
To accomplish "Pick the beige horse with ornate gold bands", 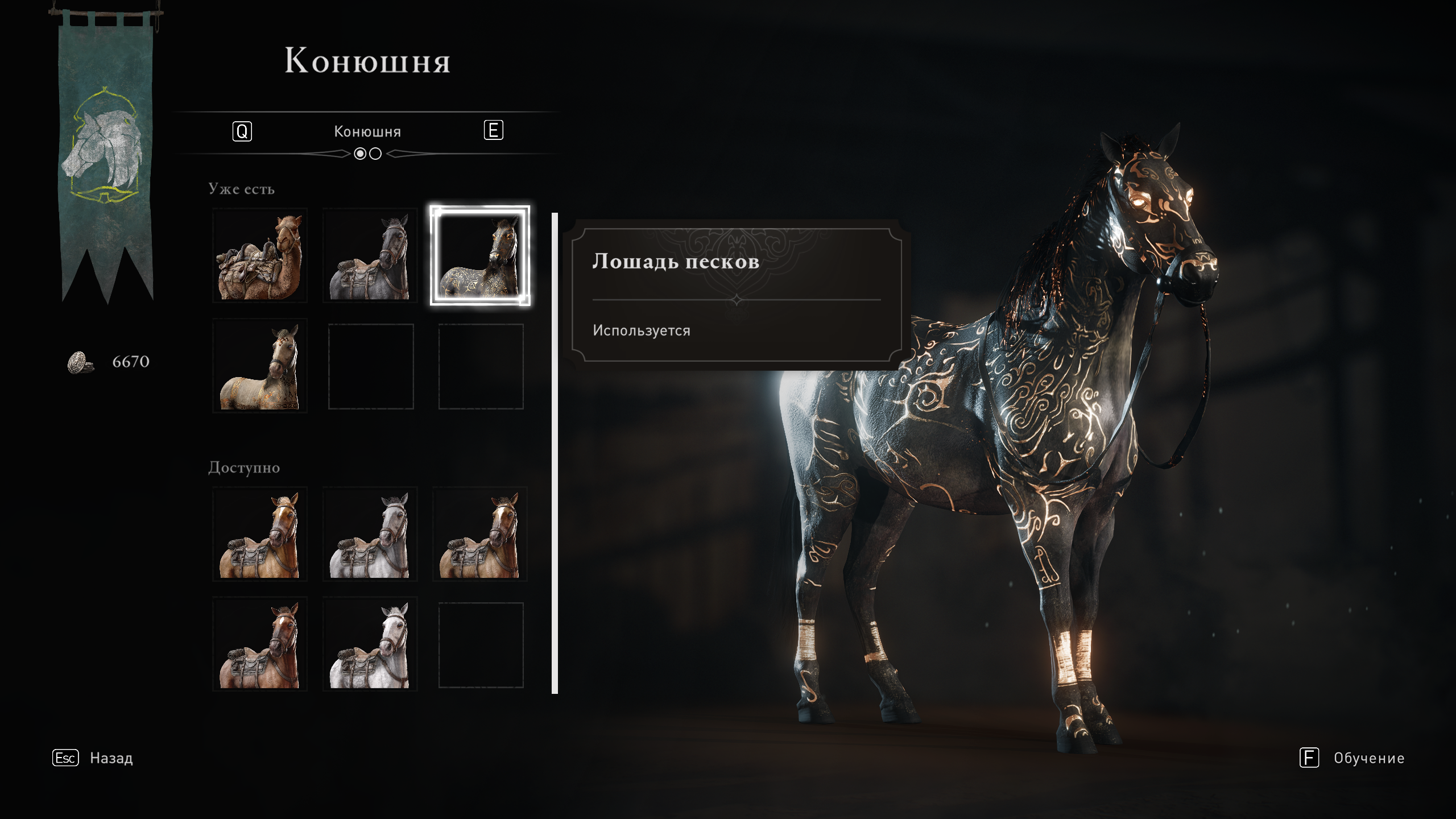I will (x=260, y=366).
